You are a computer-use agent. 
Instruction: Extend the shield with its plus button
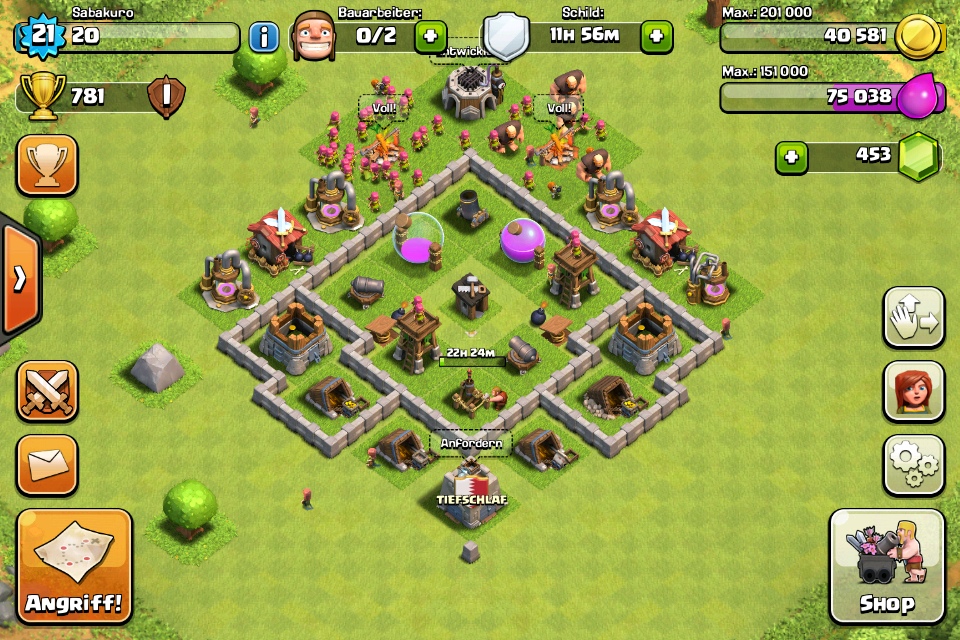point(656,37)
